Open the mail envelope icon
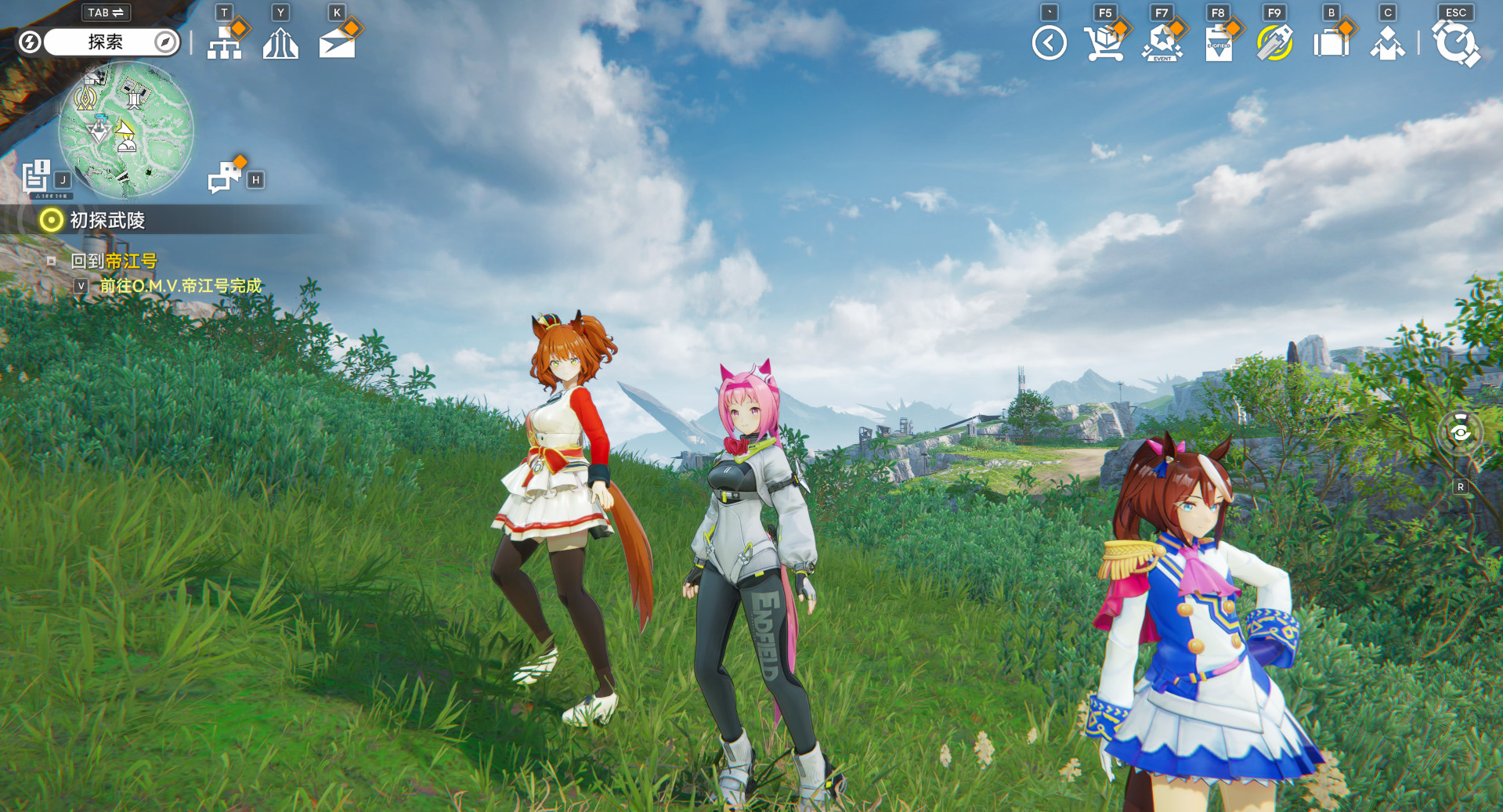This screenshot has height=812, width=1503. pos(338,43)
